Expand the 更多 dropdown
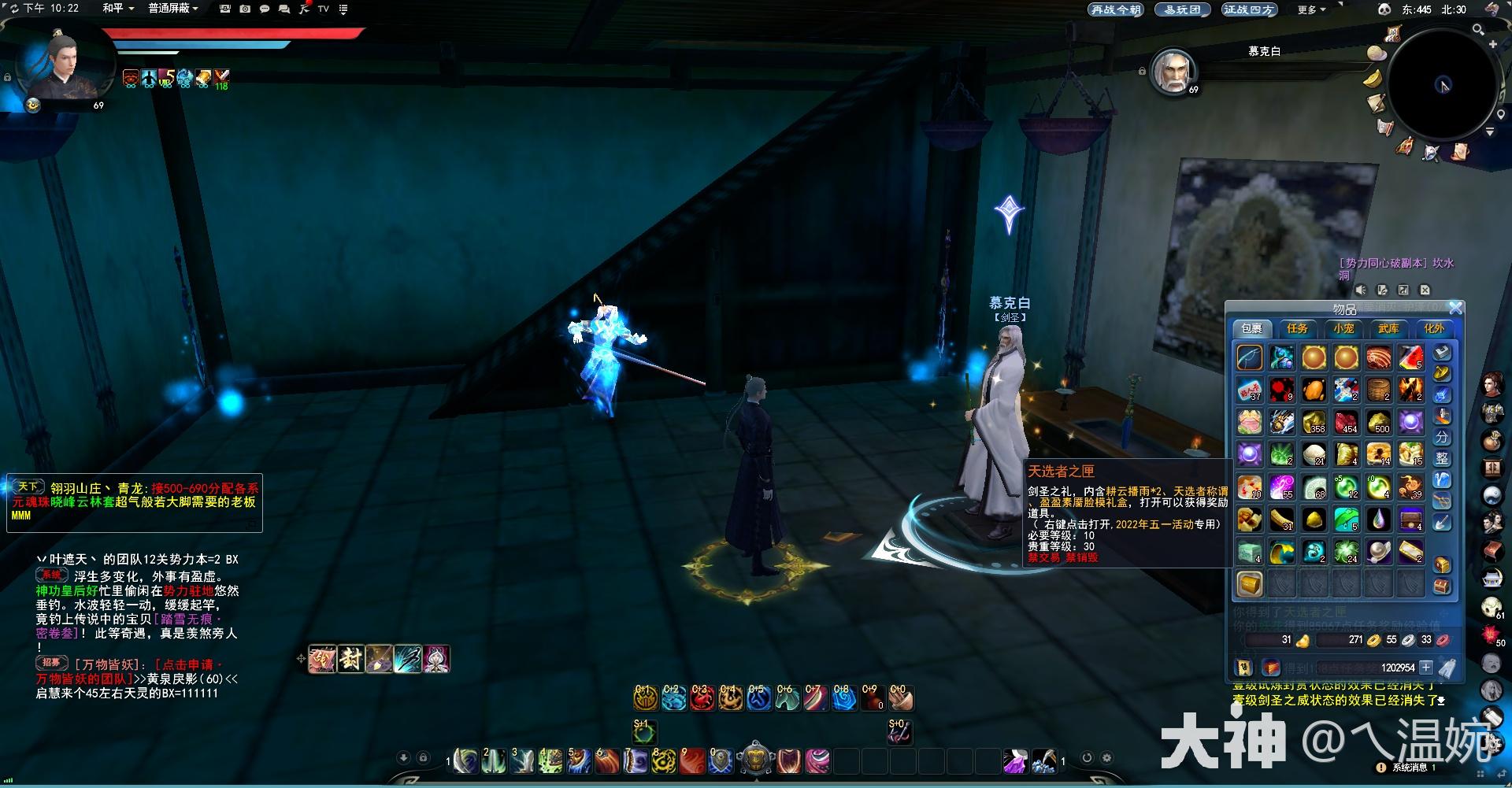Image resolution: width=1512 pixels, height=788 pixels. [1311, 9]
